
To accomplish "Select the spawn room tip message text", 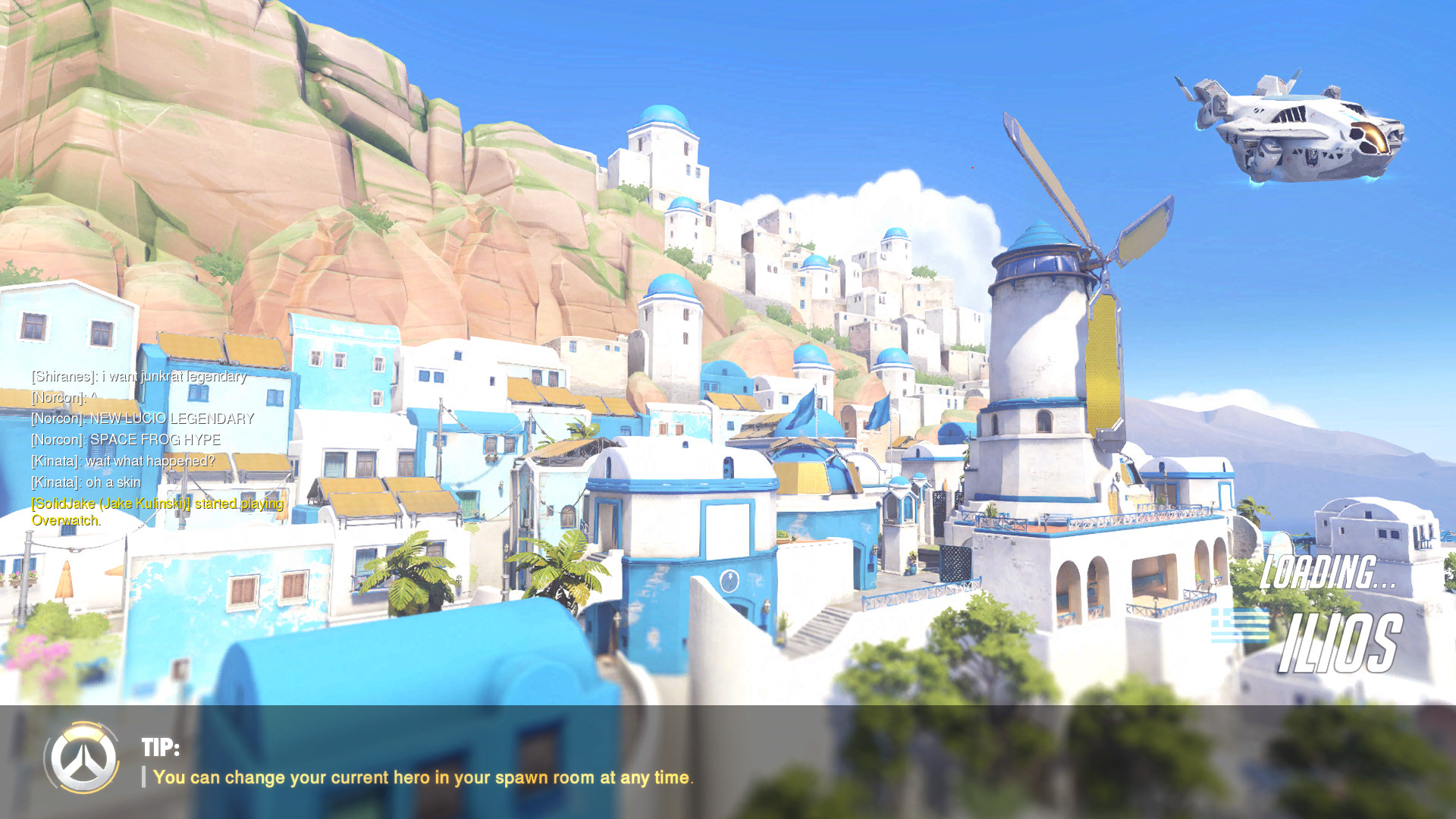I will [421, 777].
